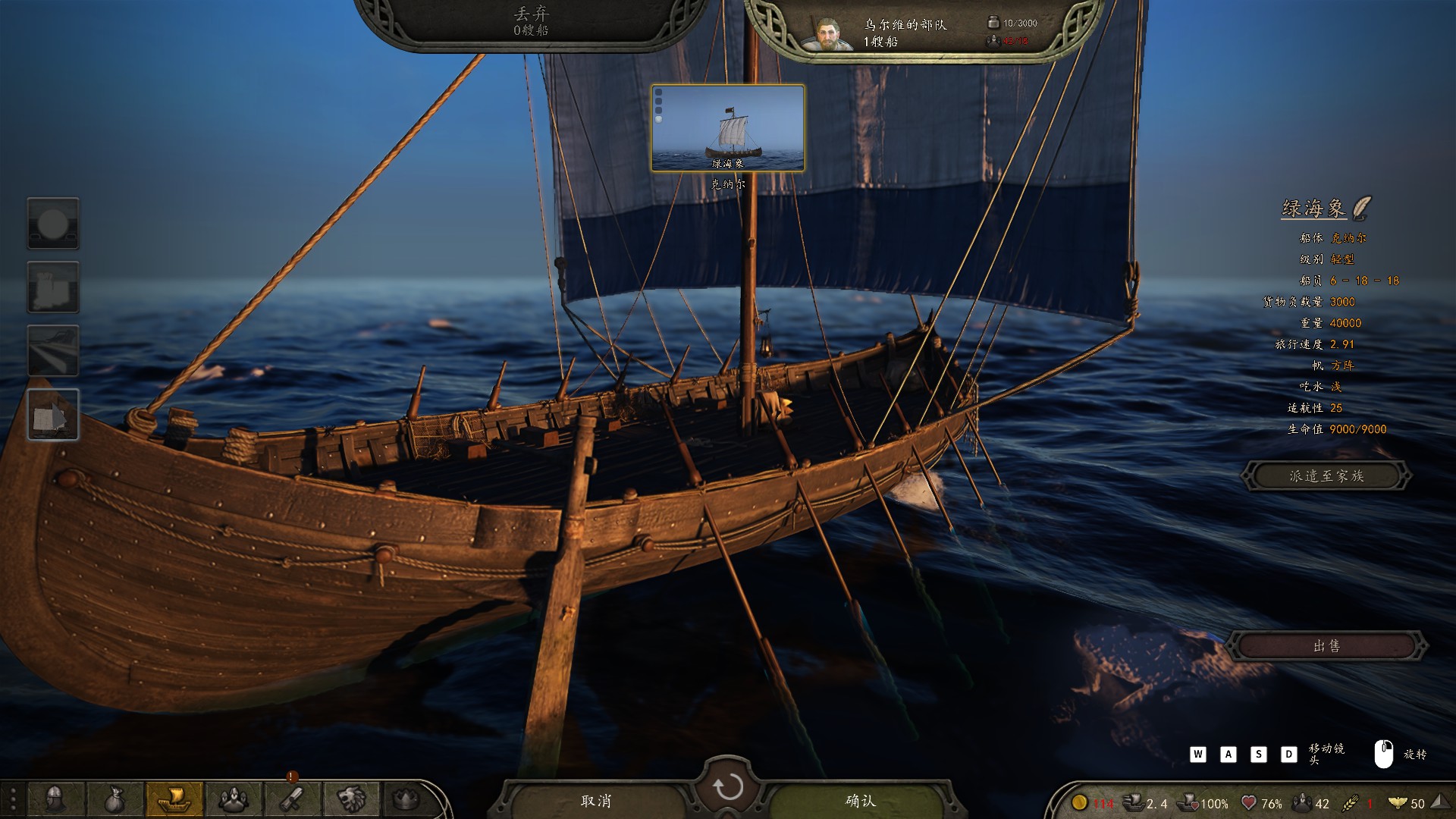The width and height of the screenshot is (1456, 819).
Task: Click the circular reset arrow button
Action: (728, 787)
